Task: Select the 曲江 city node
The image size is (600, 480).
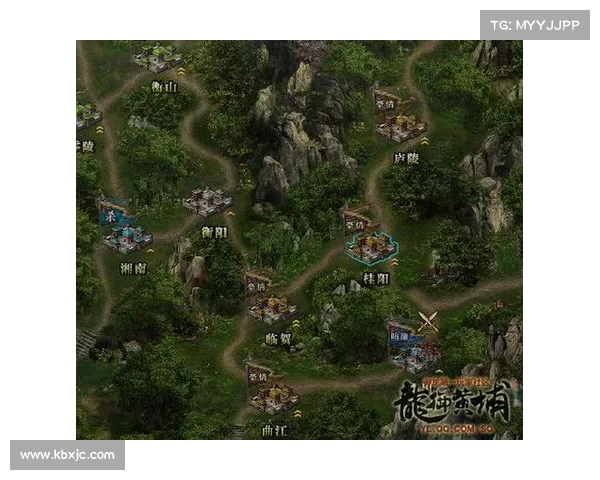Action: [x=273, y=398]
